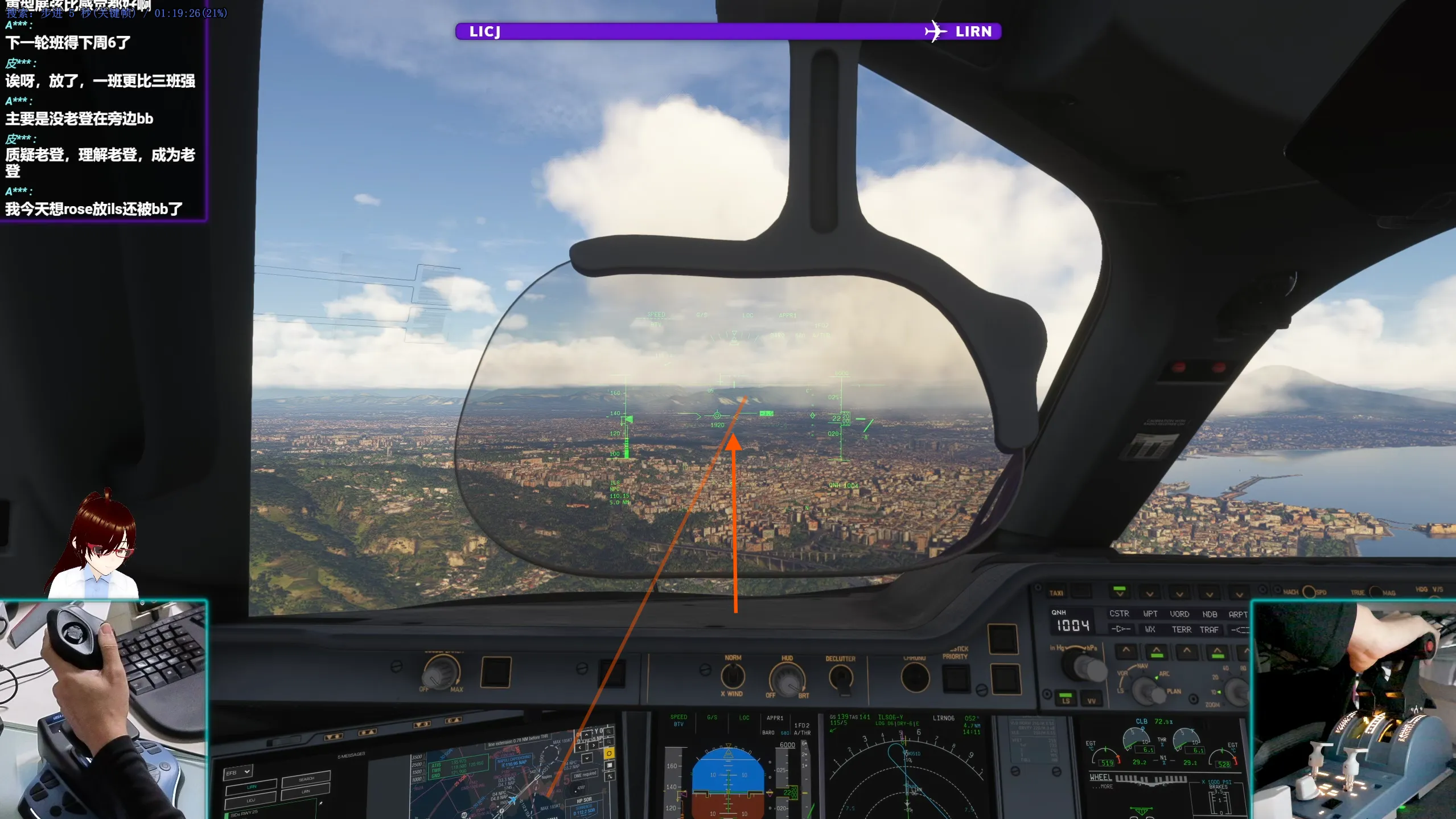Viewport: 1456px width, 819px height.
Task: Turn the HUD brightness knob
Action: [787, 679]
